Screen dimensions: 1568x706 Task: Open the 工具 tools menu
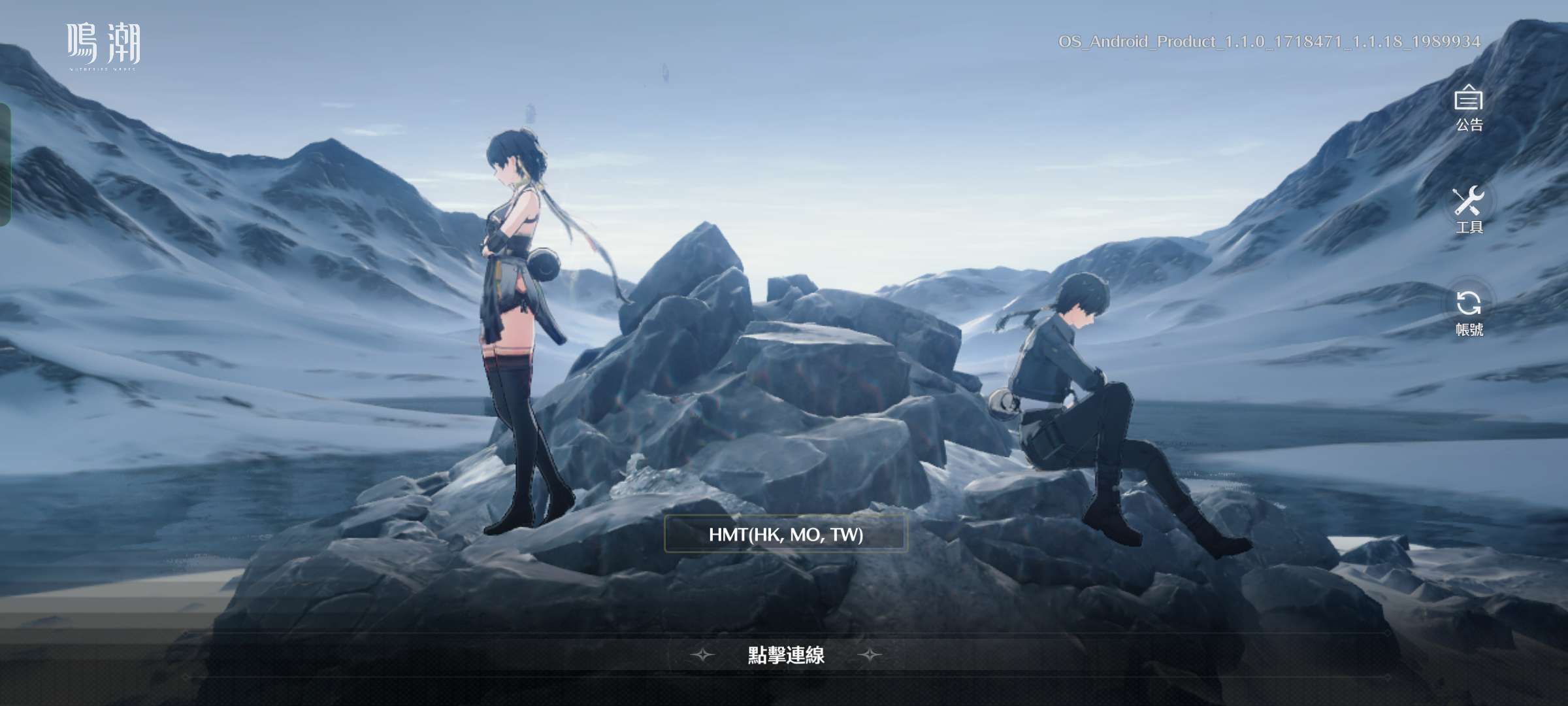point(1468,208)
